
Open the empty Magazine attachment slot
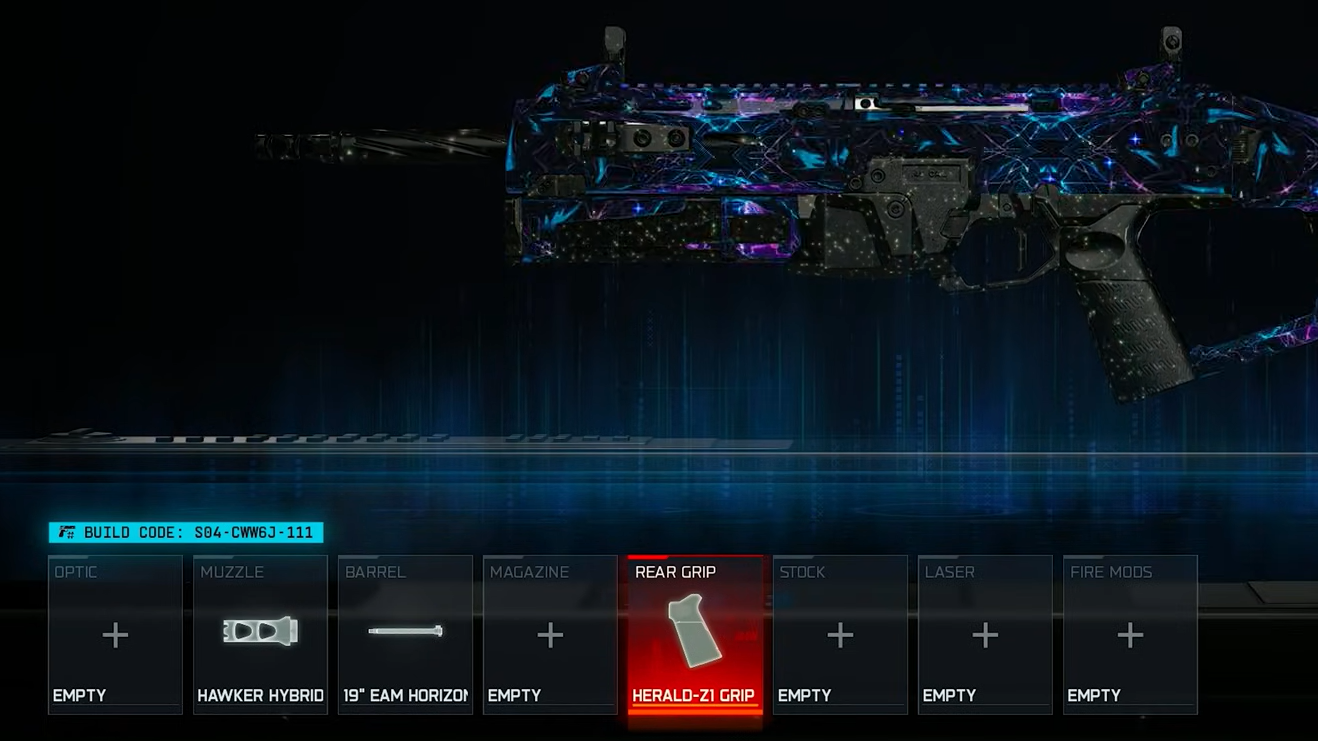click(550, 634)
